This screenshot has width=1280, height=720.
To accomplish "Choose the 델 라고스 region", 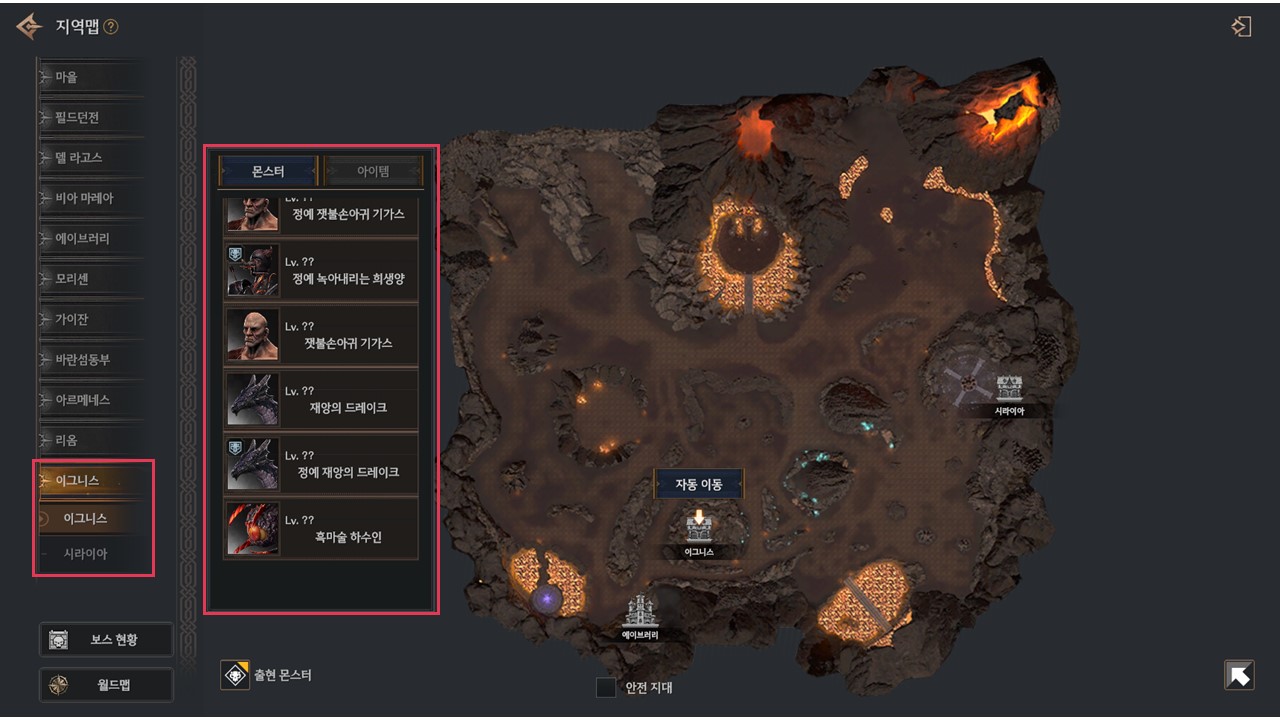I will point(90,158).
